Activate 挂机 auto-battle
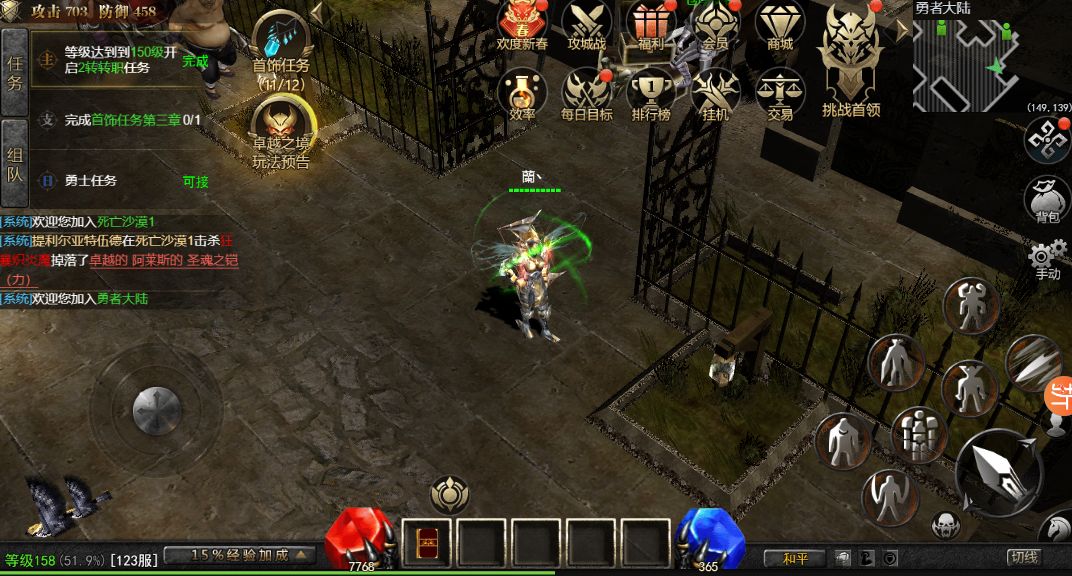 [715, 92]
